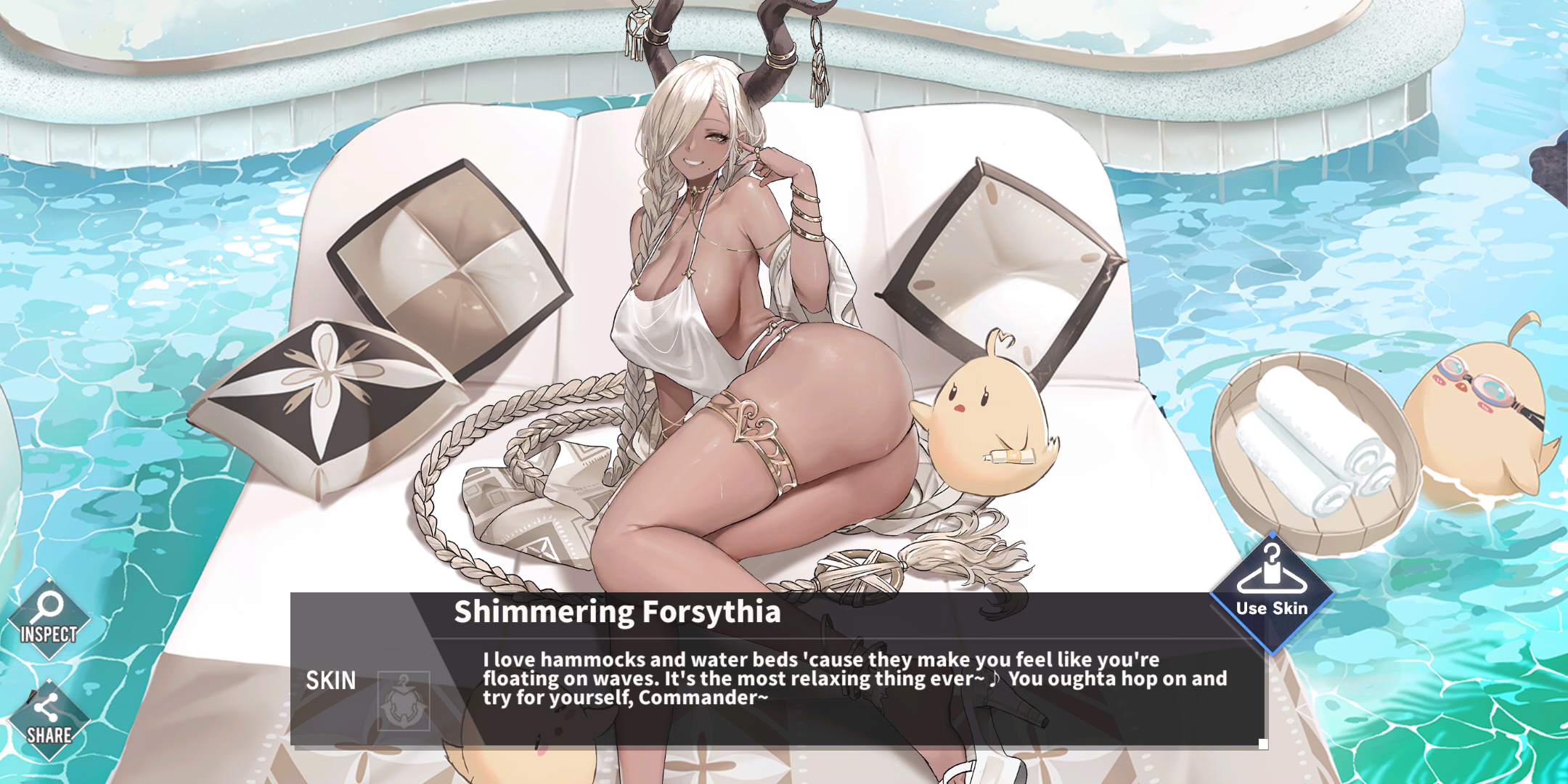The width and height of the screenshot is (1568, 784).
Task: Open the Inspect magnifier view
Action: 49,619
